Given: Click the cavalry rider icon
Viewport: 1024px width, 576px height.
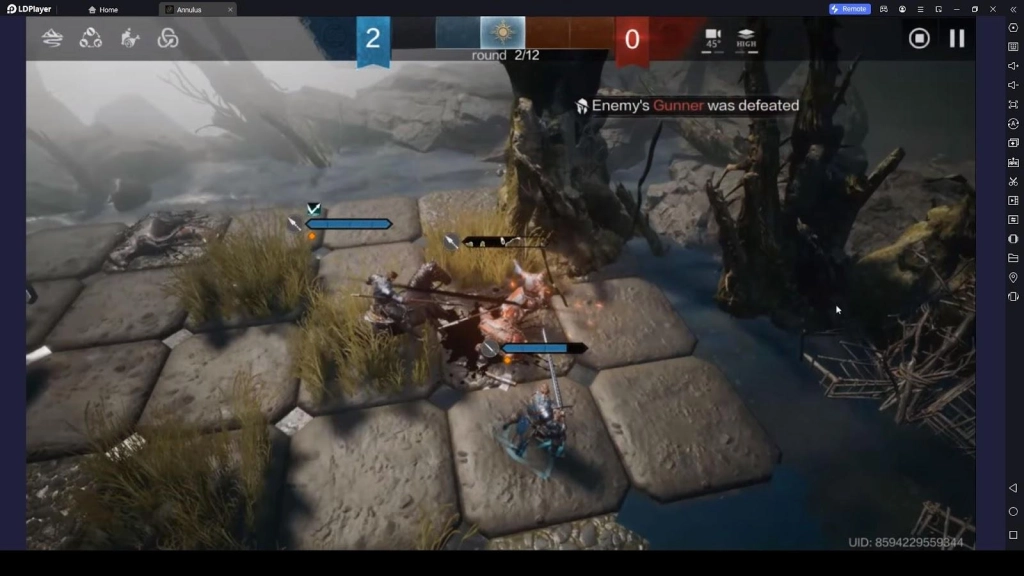Looking at the screenshot, I should [130, 38].
